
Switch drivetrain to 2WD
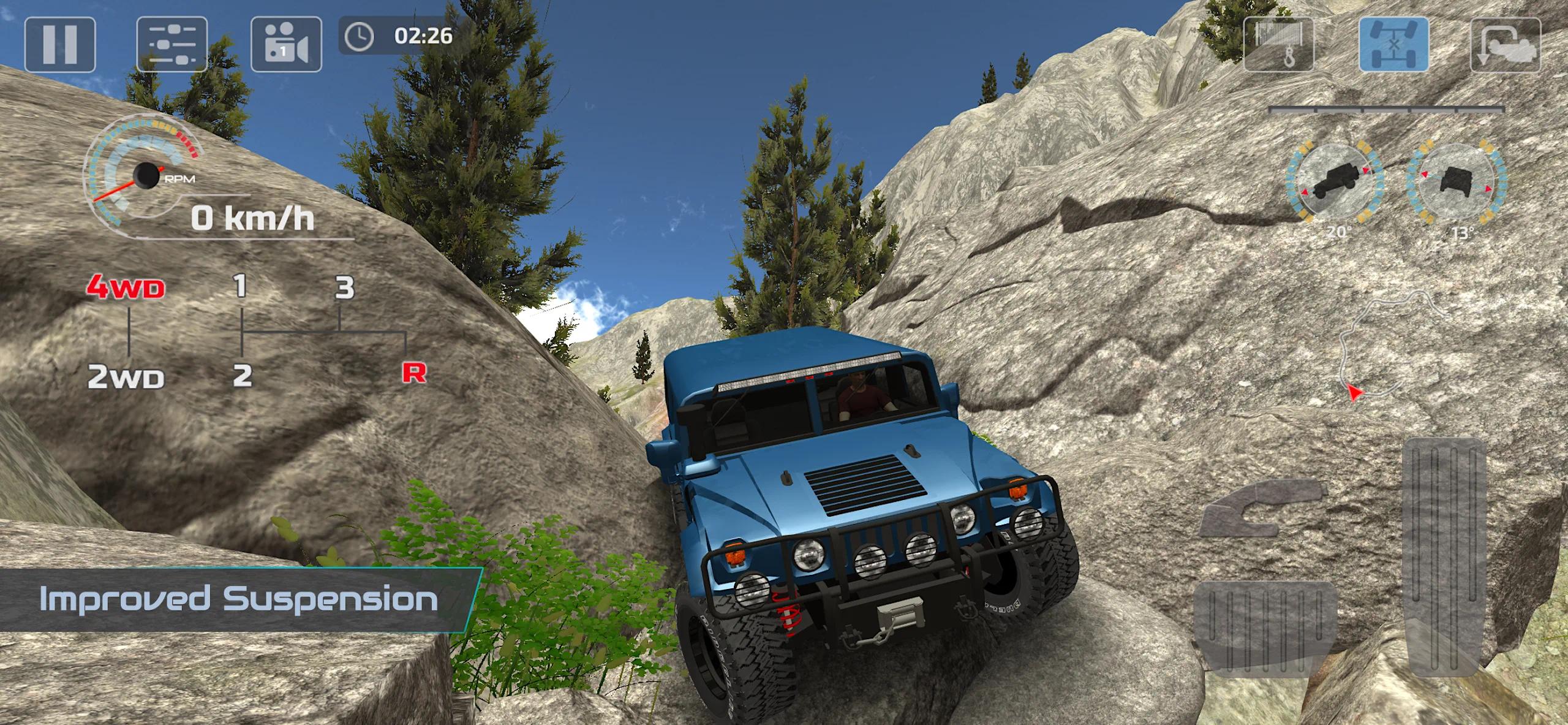126,376
